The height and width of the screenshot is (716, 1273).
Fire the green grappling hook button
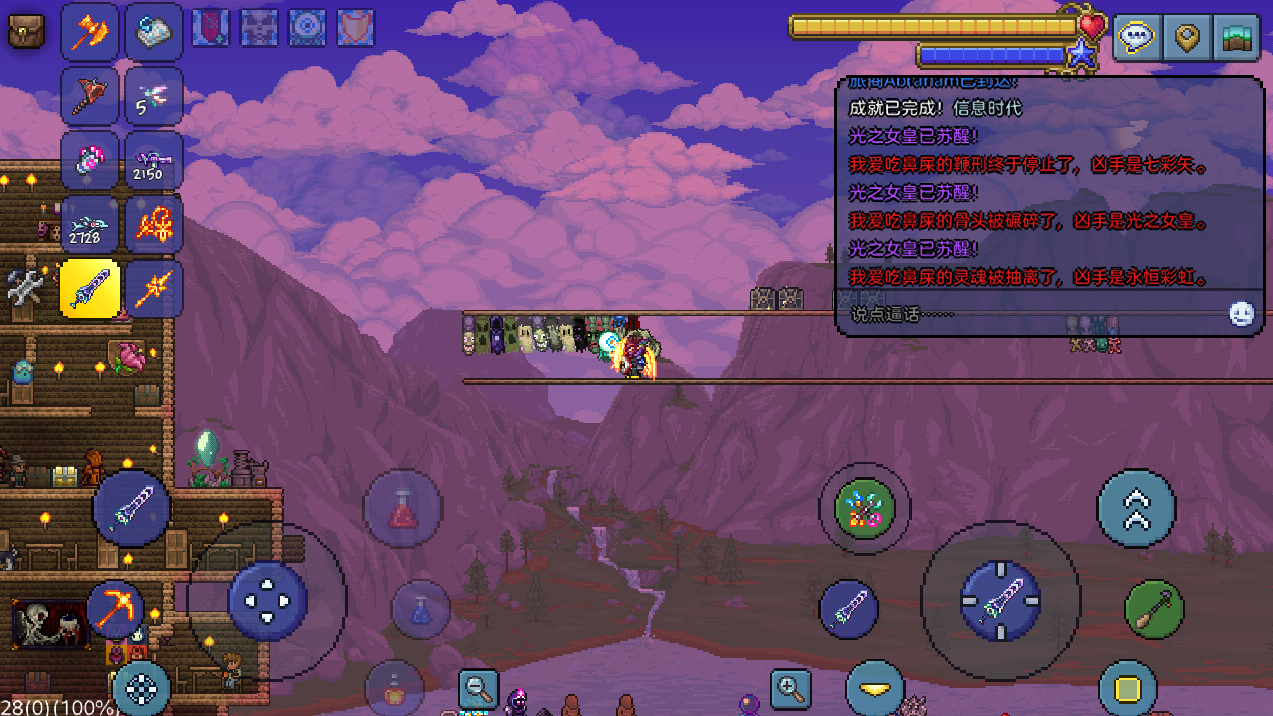point(1154,609)
